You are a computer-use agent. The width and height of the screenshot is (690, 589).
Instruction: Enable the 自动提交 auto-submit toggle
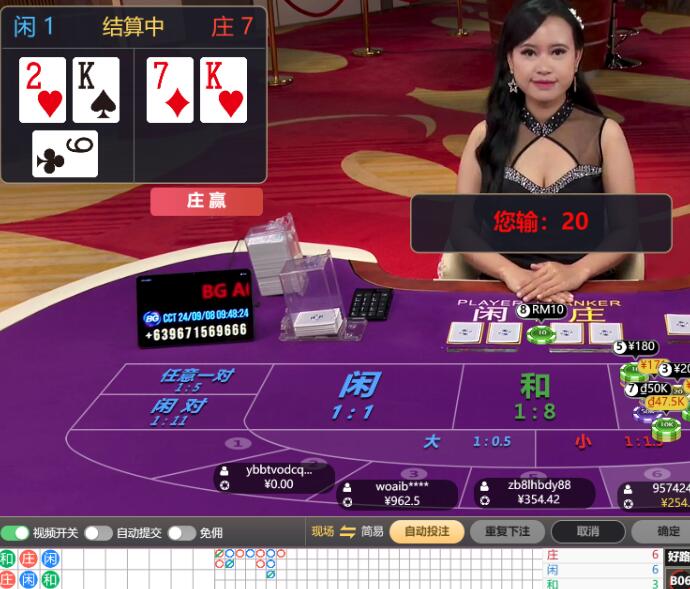click(x=98, y=533)
